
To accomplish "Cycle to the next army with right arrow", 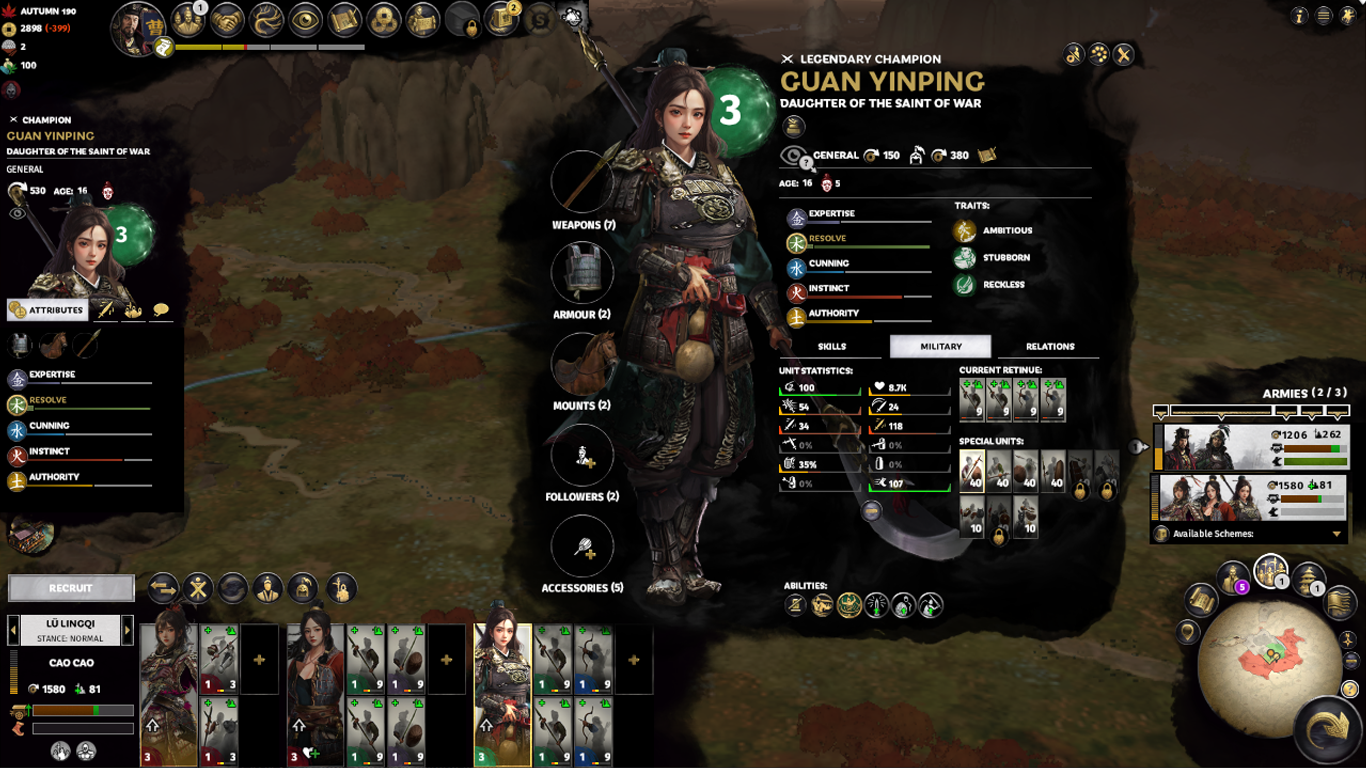I will click(127, 630).
